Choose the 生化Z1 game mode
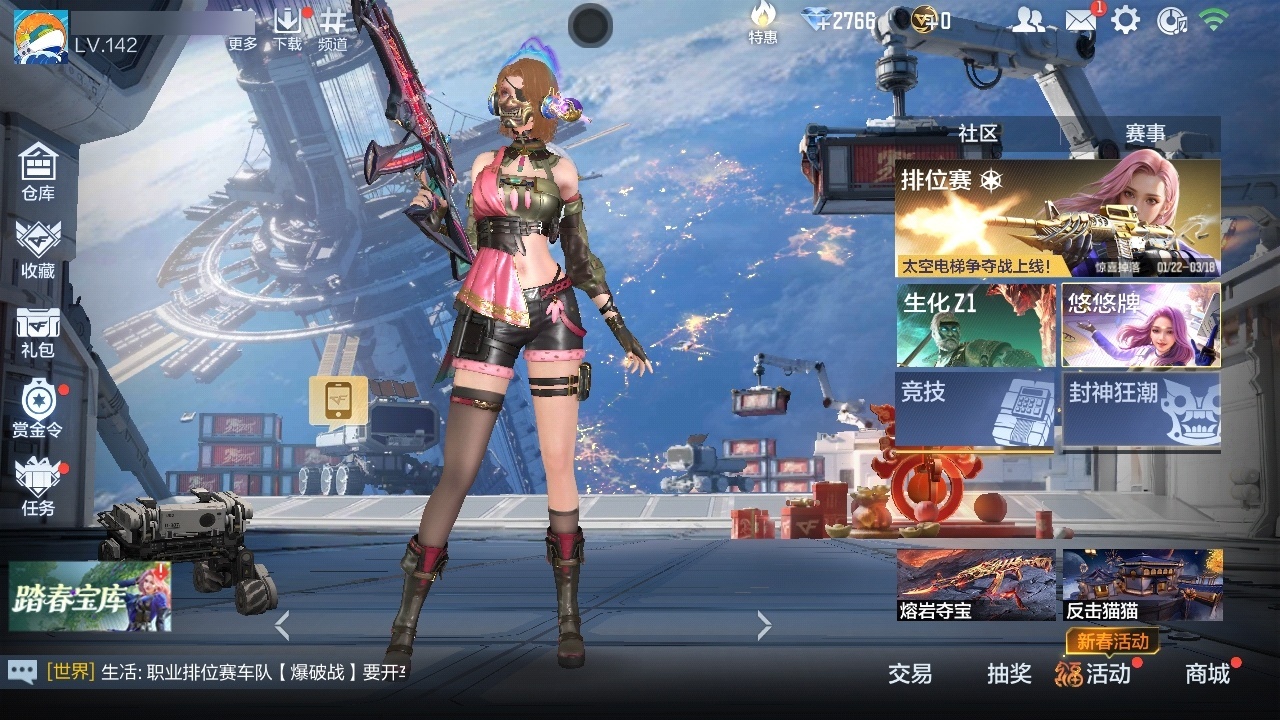1280x720 pixels. point(975,325)
